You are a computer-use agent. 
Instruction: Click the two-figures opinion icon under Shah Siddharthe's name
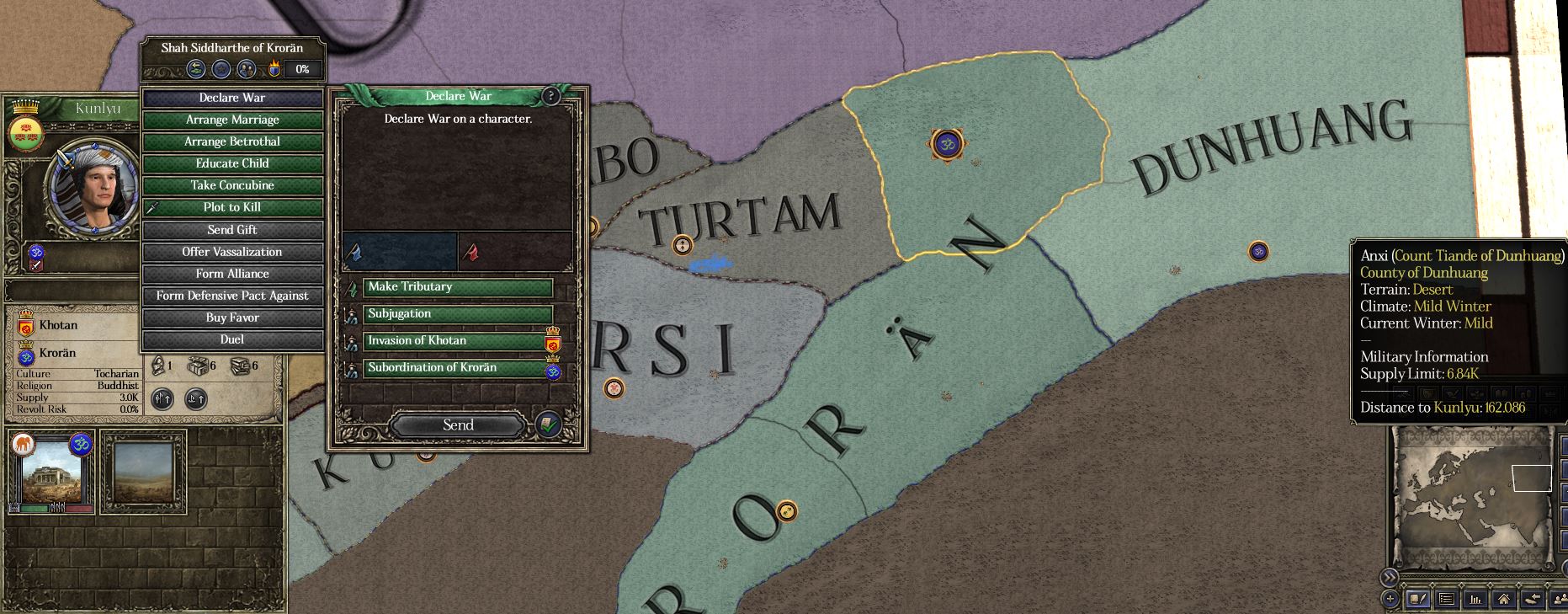pos(246,70)
